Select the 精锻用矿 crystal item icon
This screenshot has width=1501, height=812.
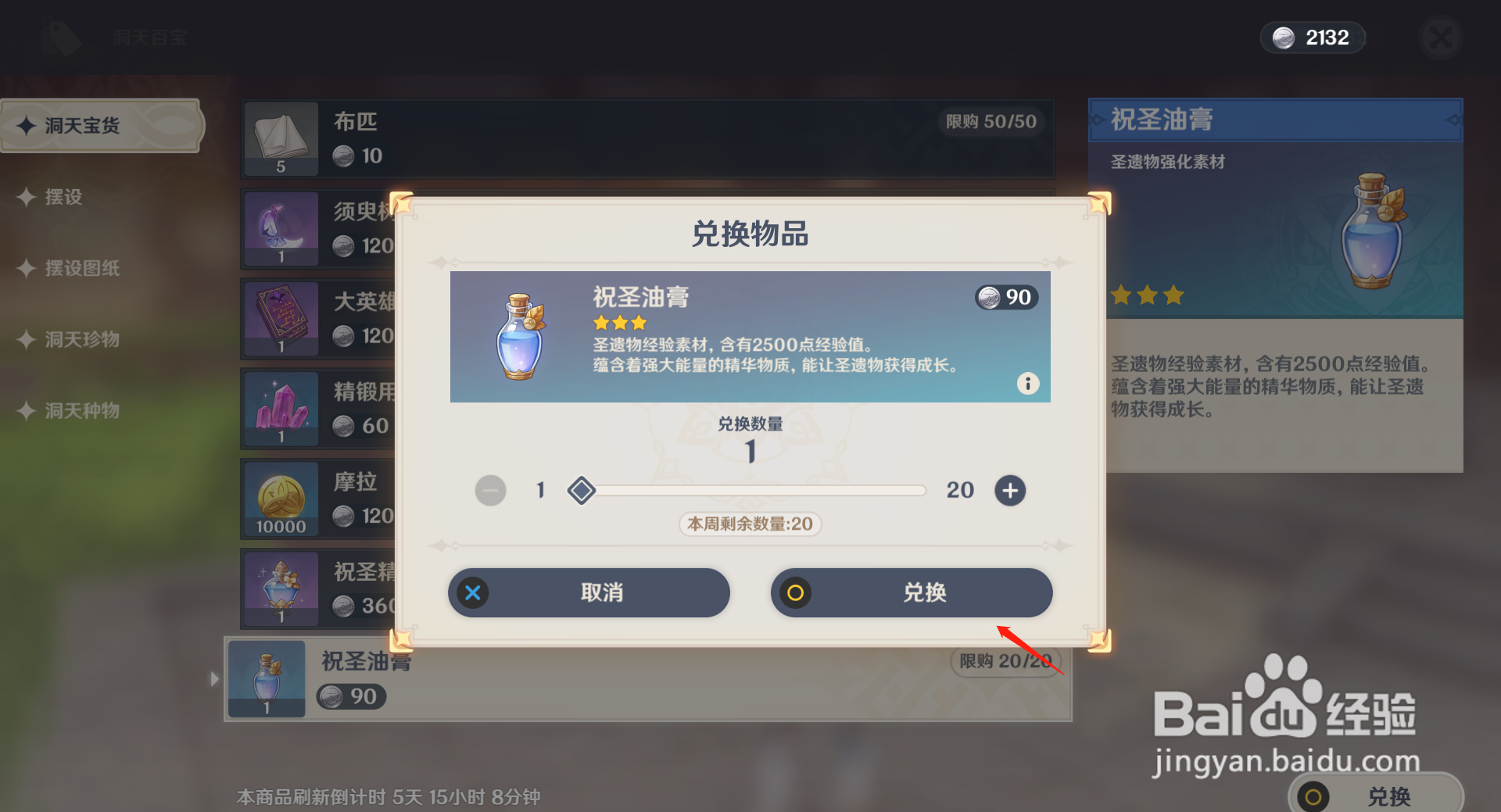coord(281,408)
